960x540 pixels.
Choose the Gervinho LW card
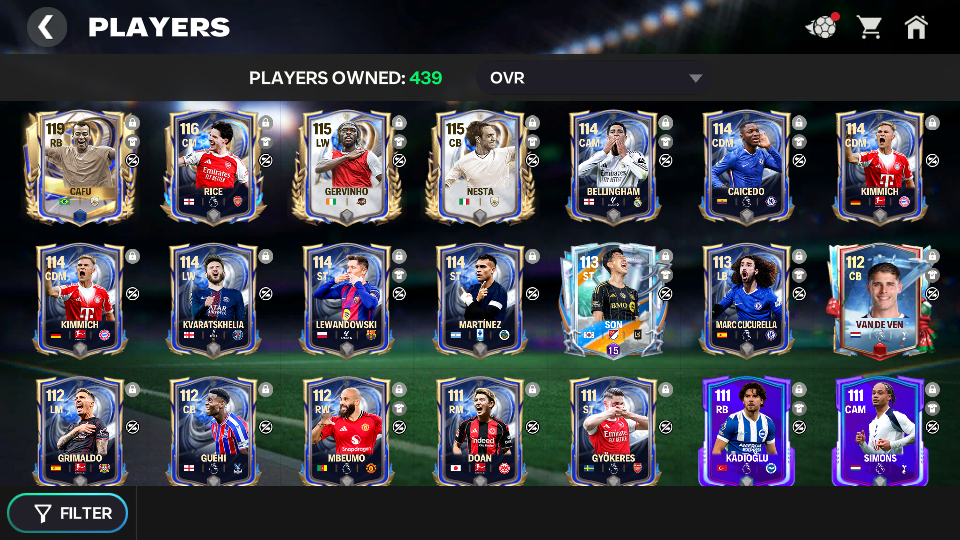coord(346,165)
